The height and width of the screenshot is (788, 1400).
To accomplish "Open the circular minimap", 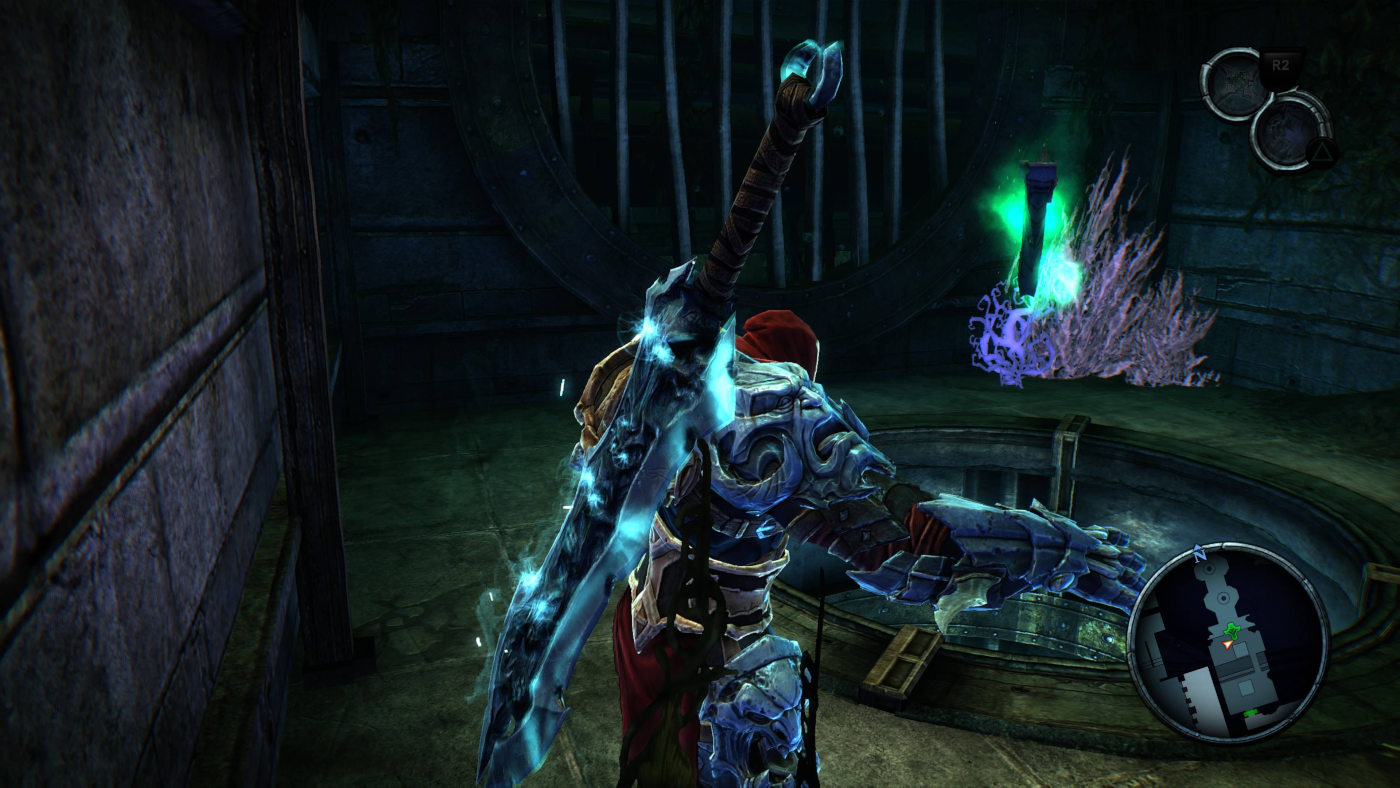I will click(1227, 643).
